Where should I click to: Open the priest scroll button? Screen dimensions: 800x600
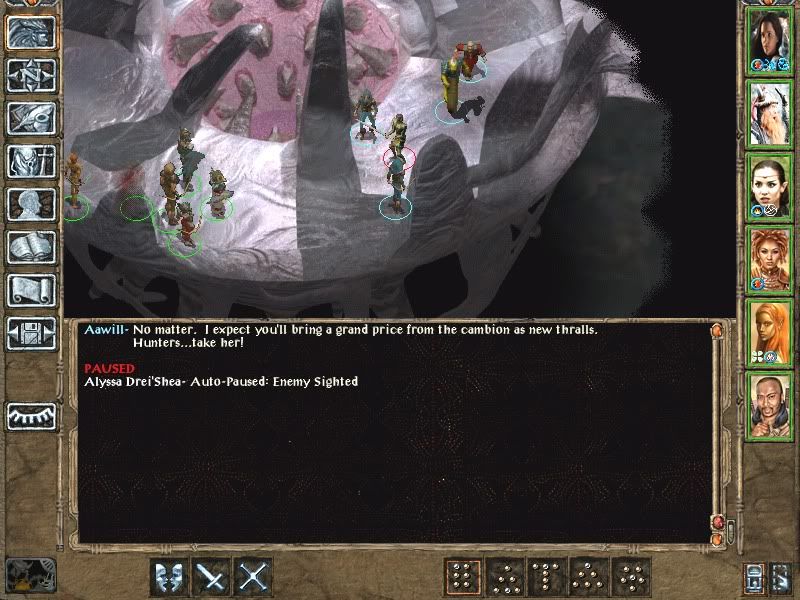pos(30,290)
